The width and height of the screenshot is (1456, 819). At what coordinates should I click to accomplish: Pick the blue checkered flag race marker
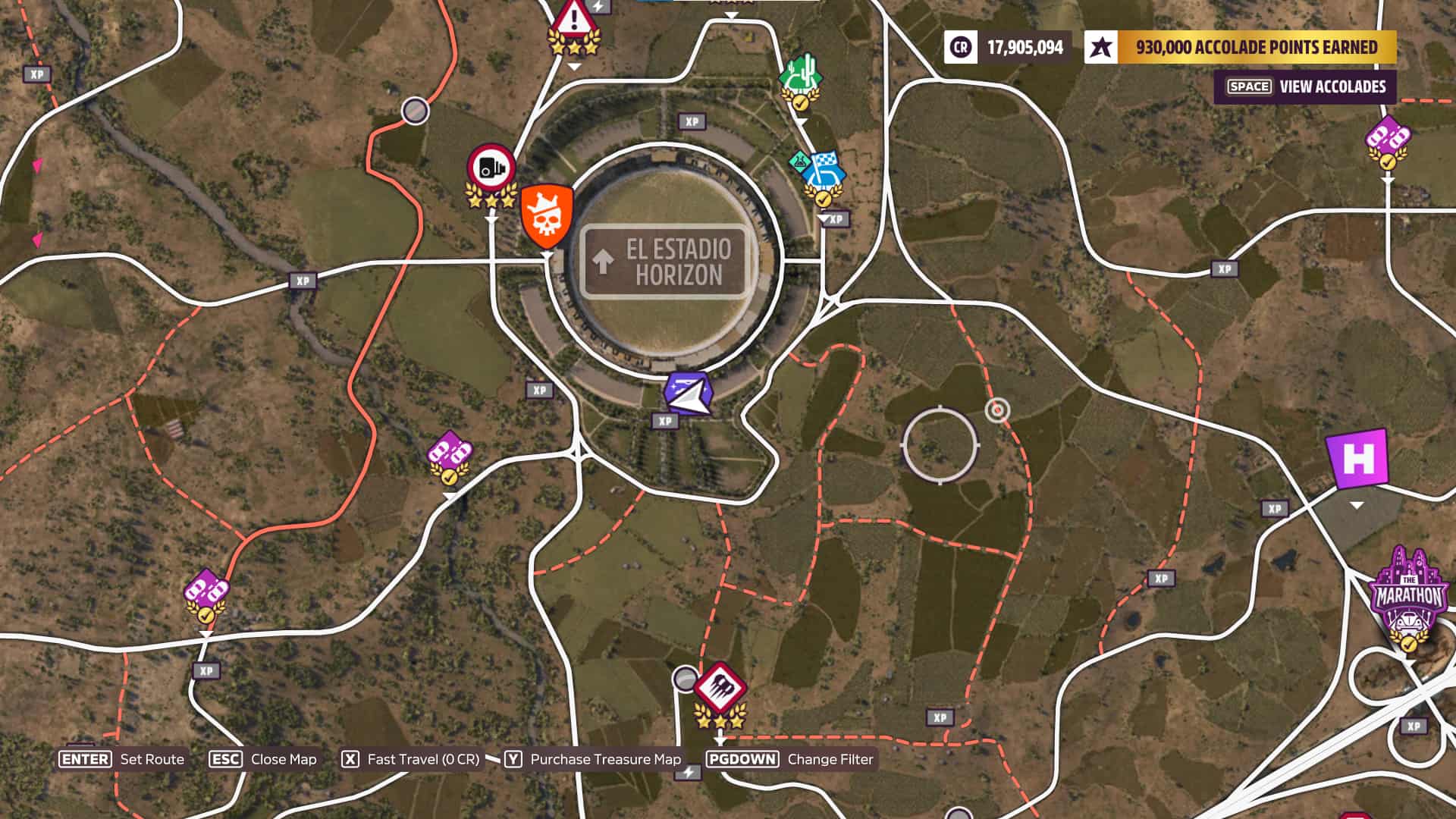823,172
